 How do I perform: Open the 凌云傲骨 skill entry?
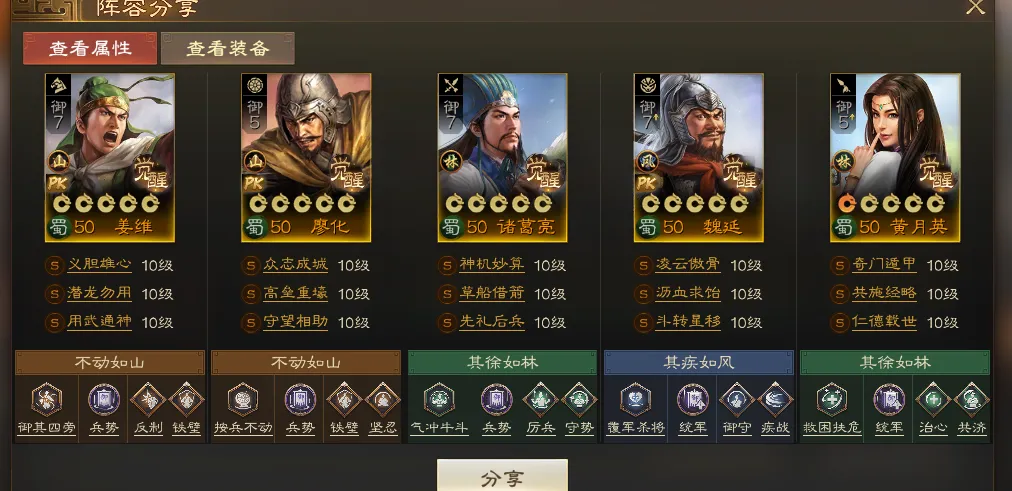[687, 266]
